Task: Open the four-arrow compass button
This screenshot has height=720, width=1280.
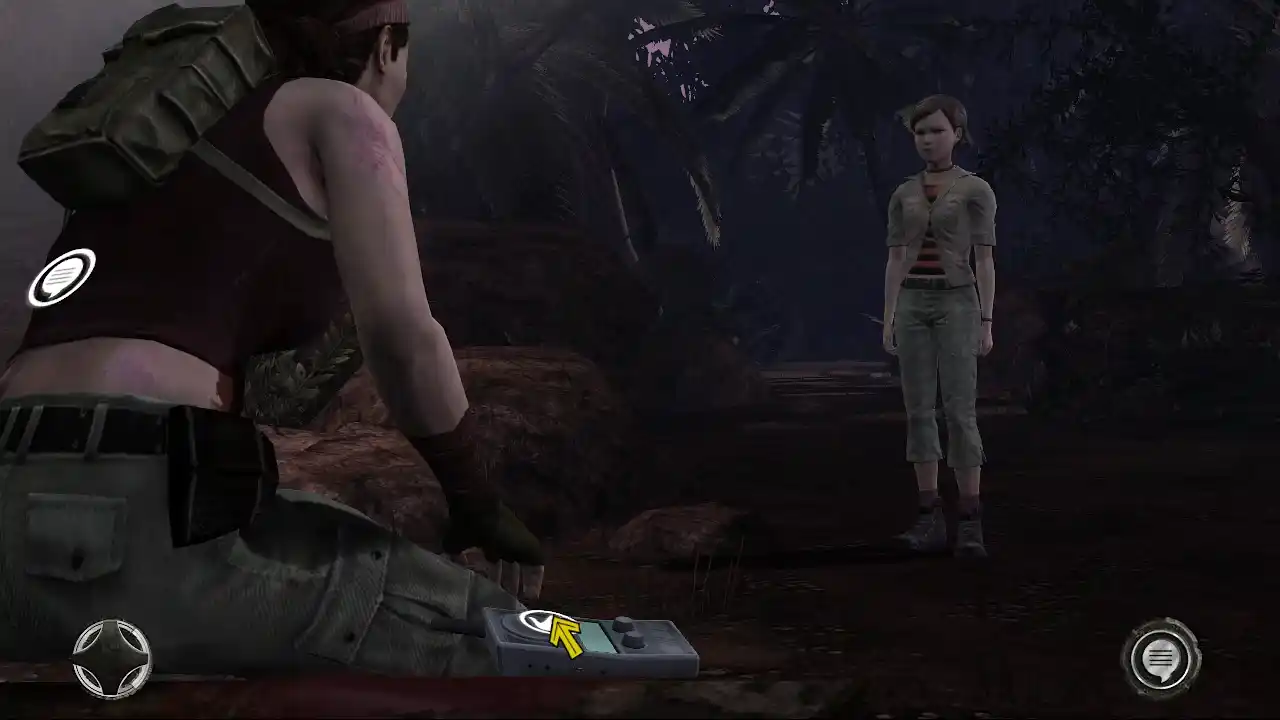Action: tap(112, 658)
